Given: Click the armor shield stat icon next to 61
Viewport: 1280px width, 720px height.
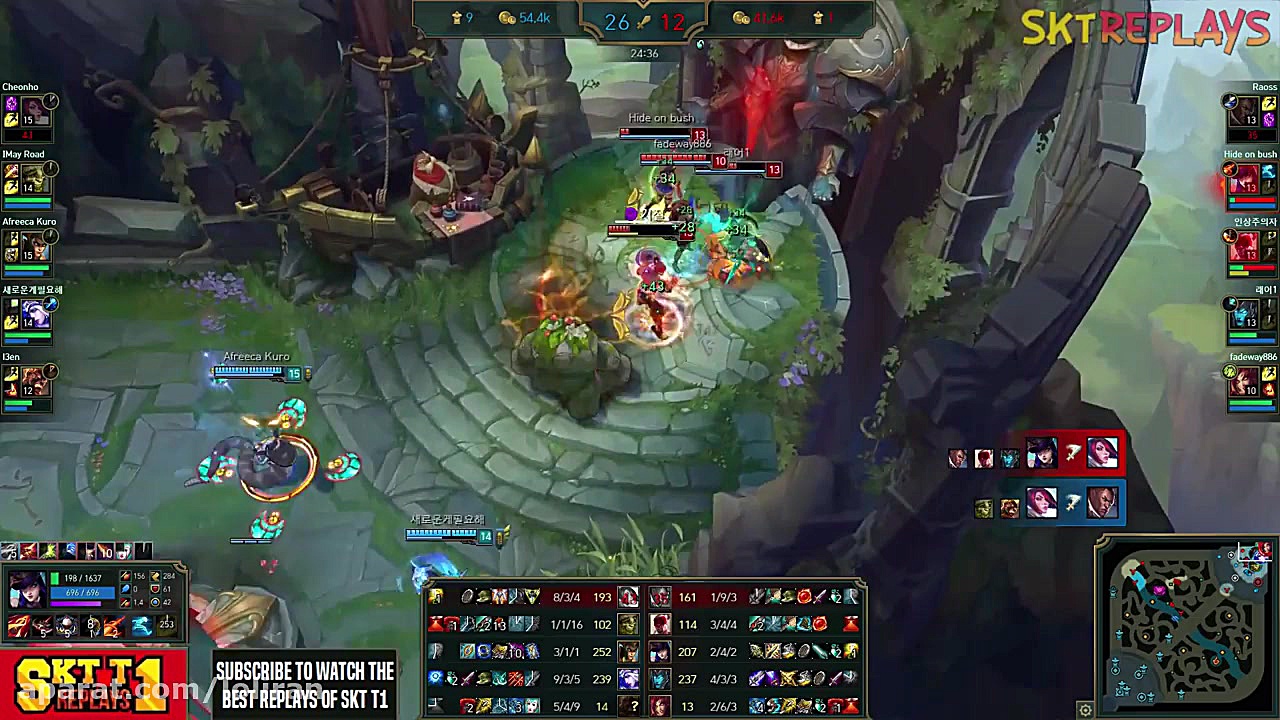Looking at the screenshot, I should (153, 590).
